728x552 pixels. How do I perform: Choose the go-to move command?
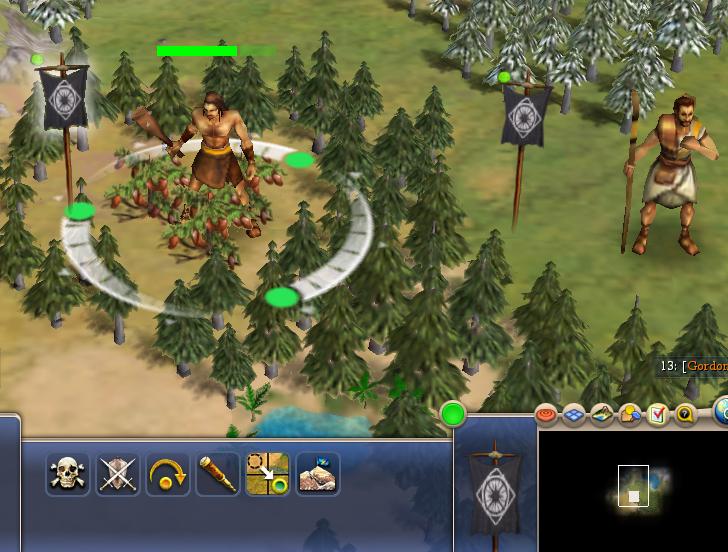[268, 474]
